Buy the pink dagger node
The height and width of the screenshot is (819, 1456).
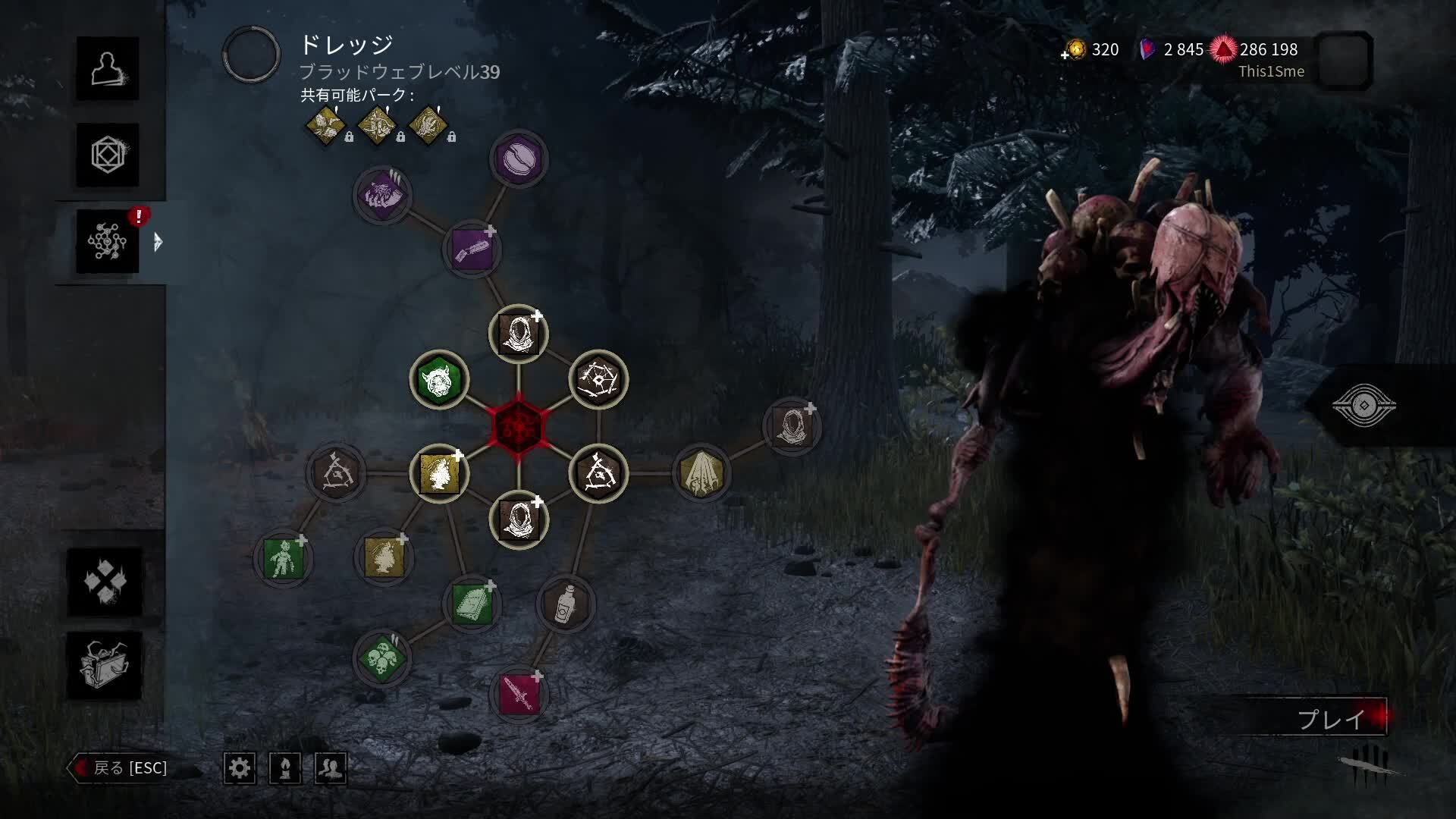point(519,693)
